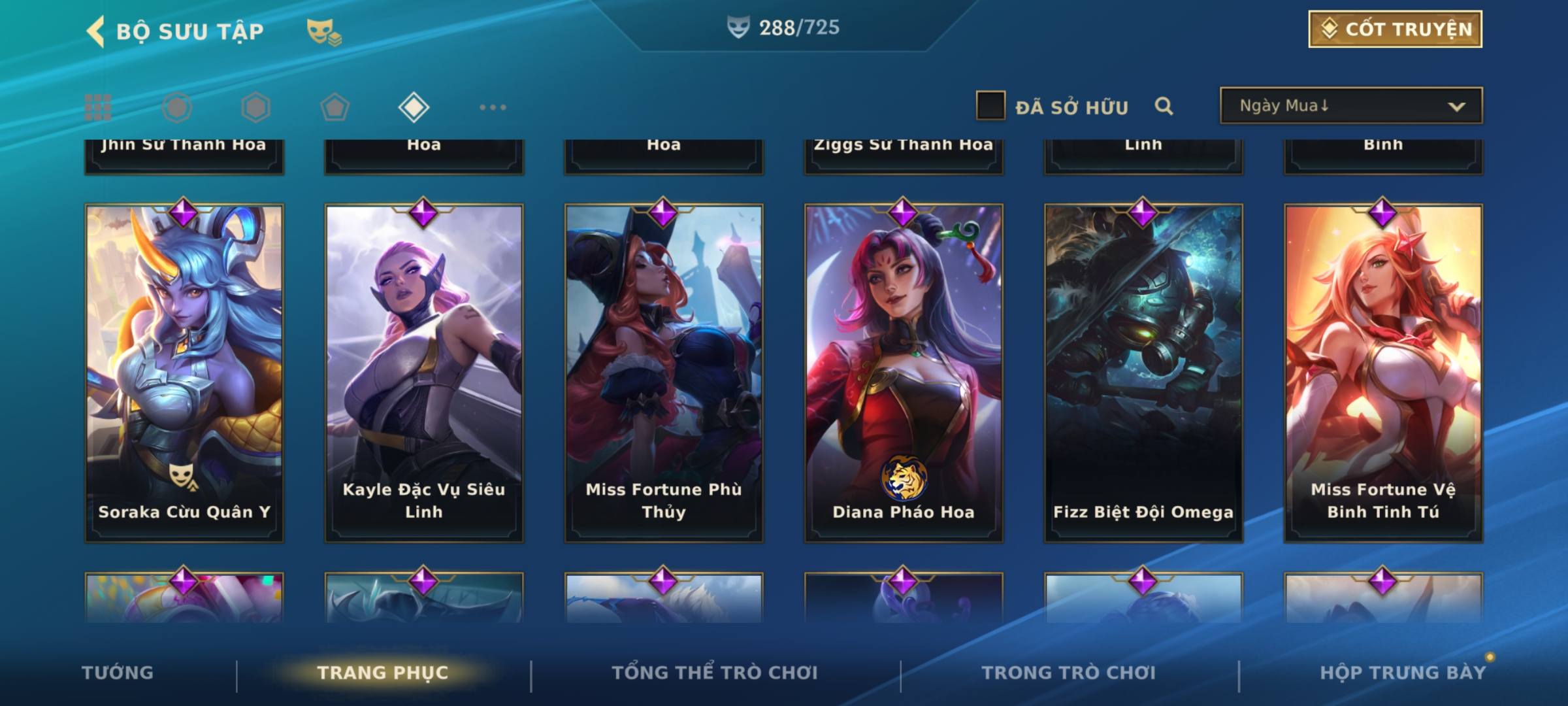Open the Cốt Truyện button

pyautogui.click(x=1395, y=29)
